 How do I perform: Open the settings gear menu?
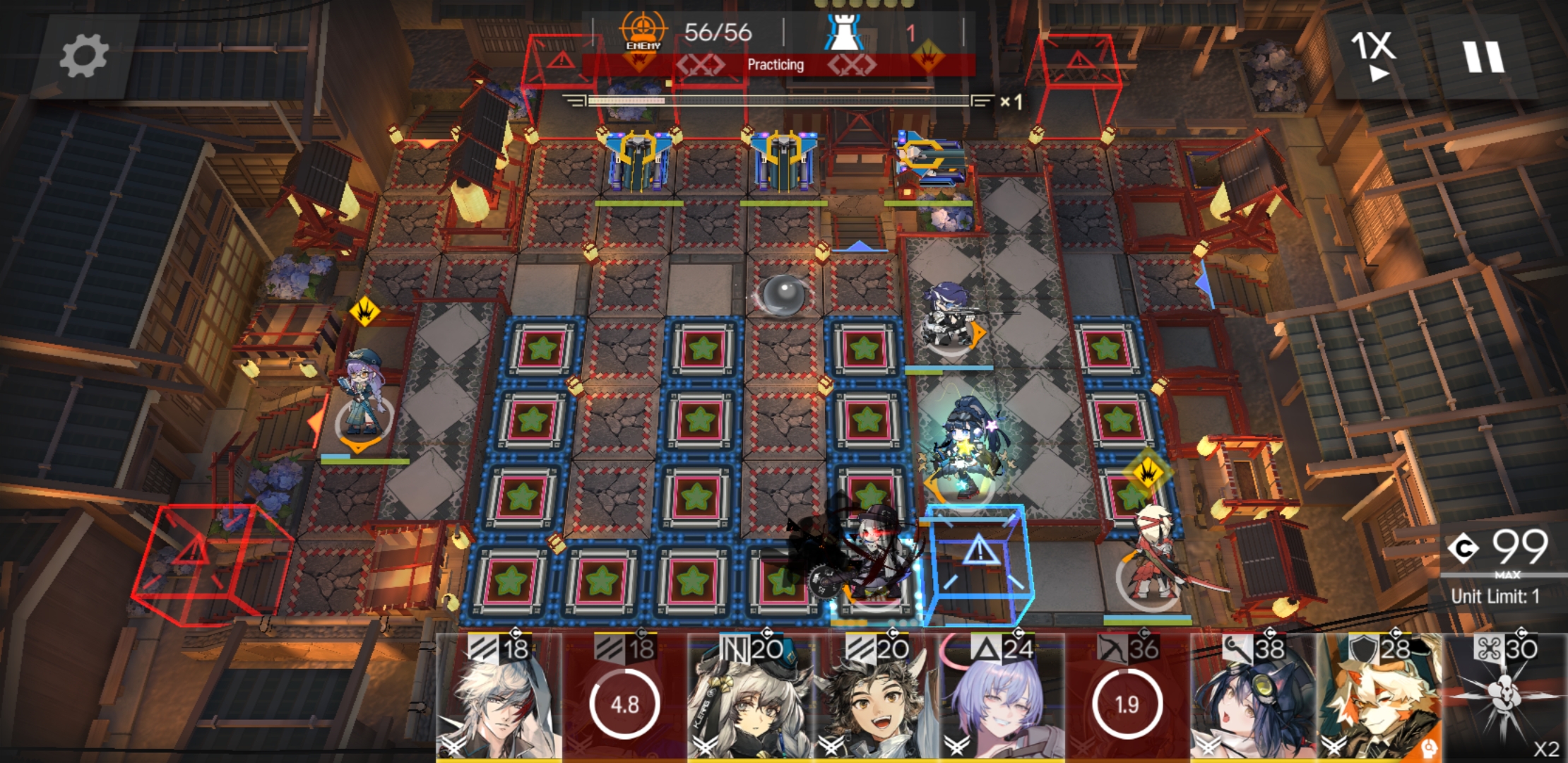83,57
